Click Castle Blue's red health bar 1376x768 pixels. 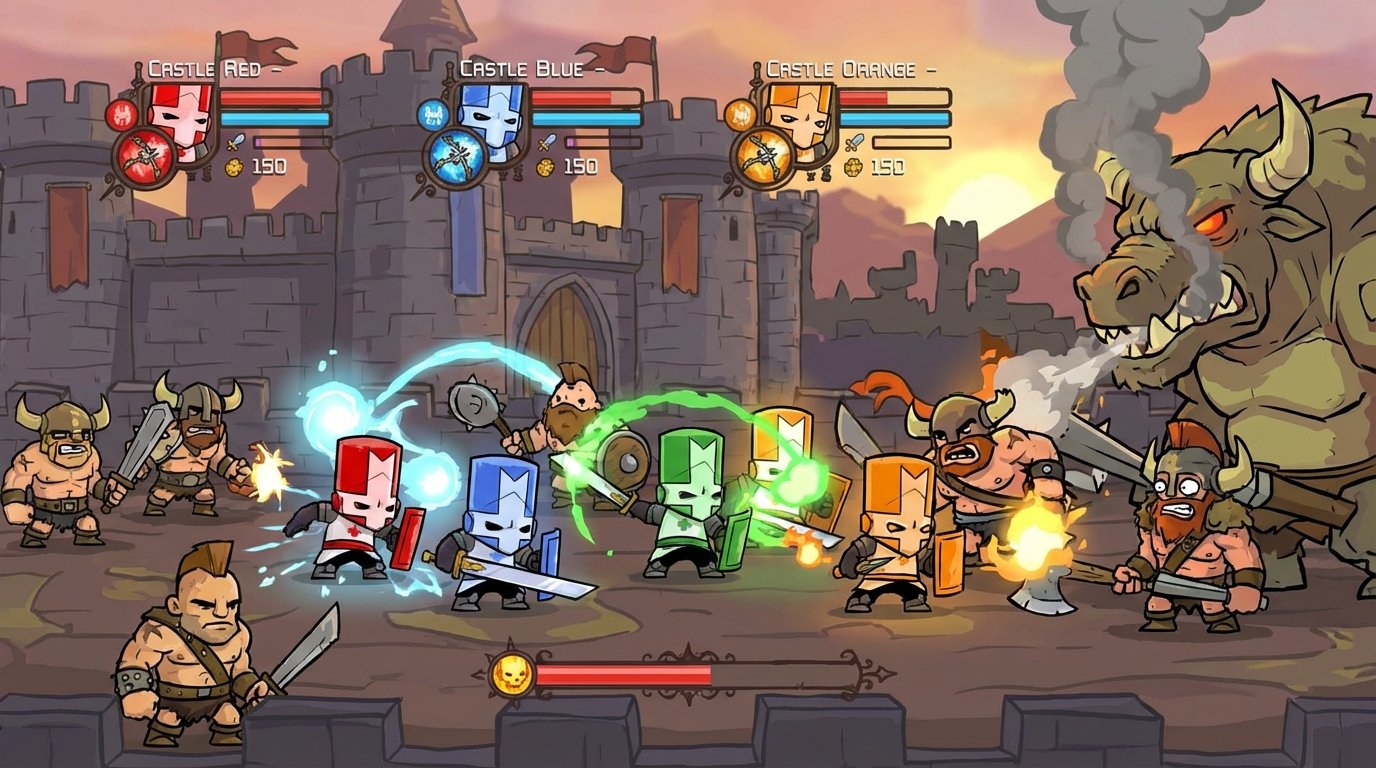tap(570, 96)
